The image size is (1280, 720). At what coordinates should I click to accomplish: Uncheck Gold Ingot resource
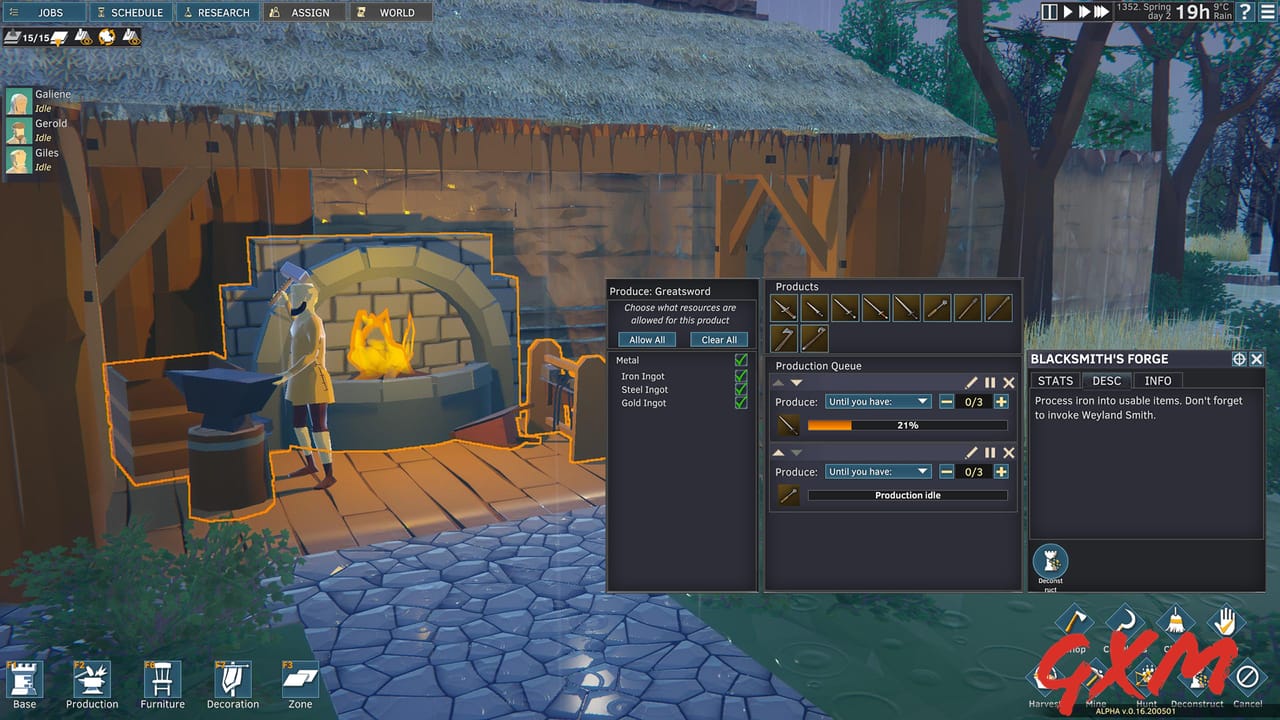click(741, 402)
